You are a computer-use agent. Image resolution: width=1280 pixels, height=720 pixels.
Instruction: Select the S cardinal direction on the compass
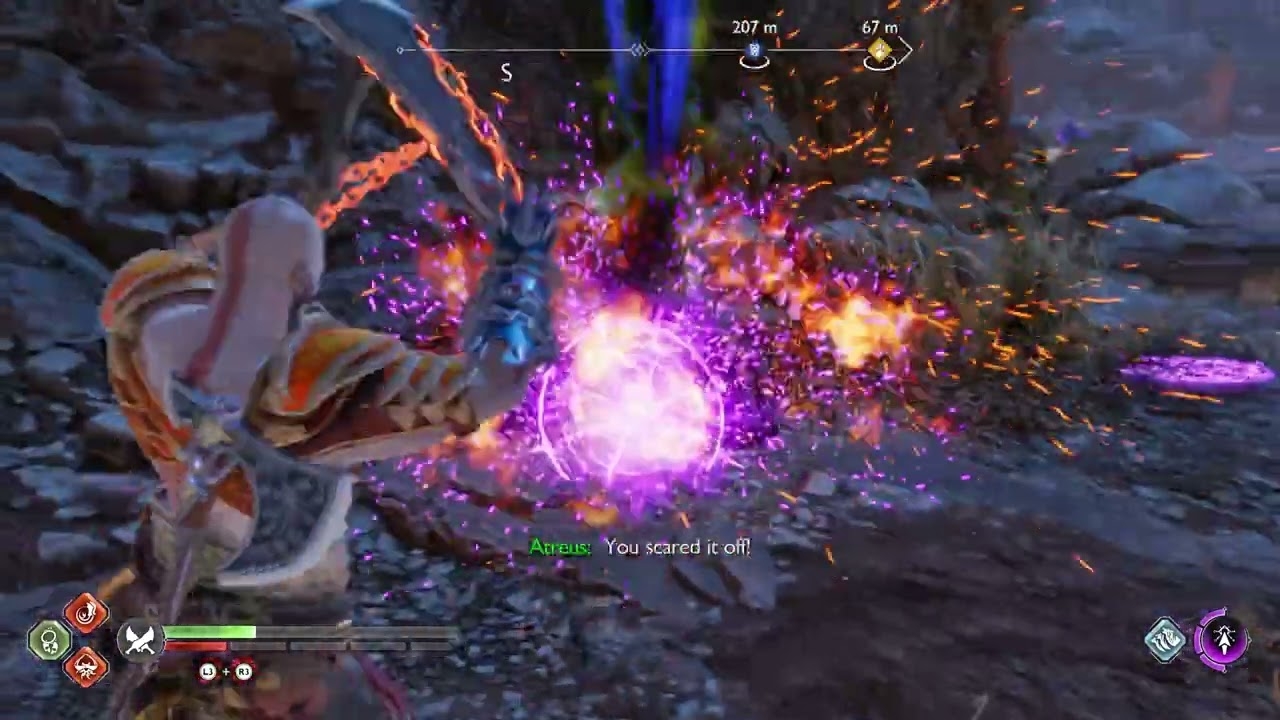pos(506,72)
